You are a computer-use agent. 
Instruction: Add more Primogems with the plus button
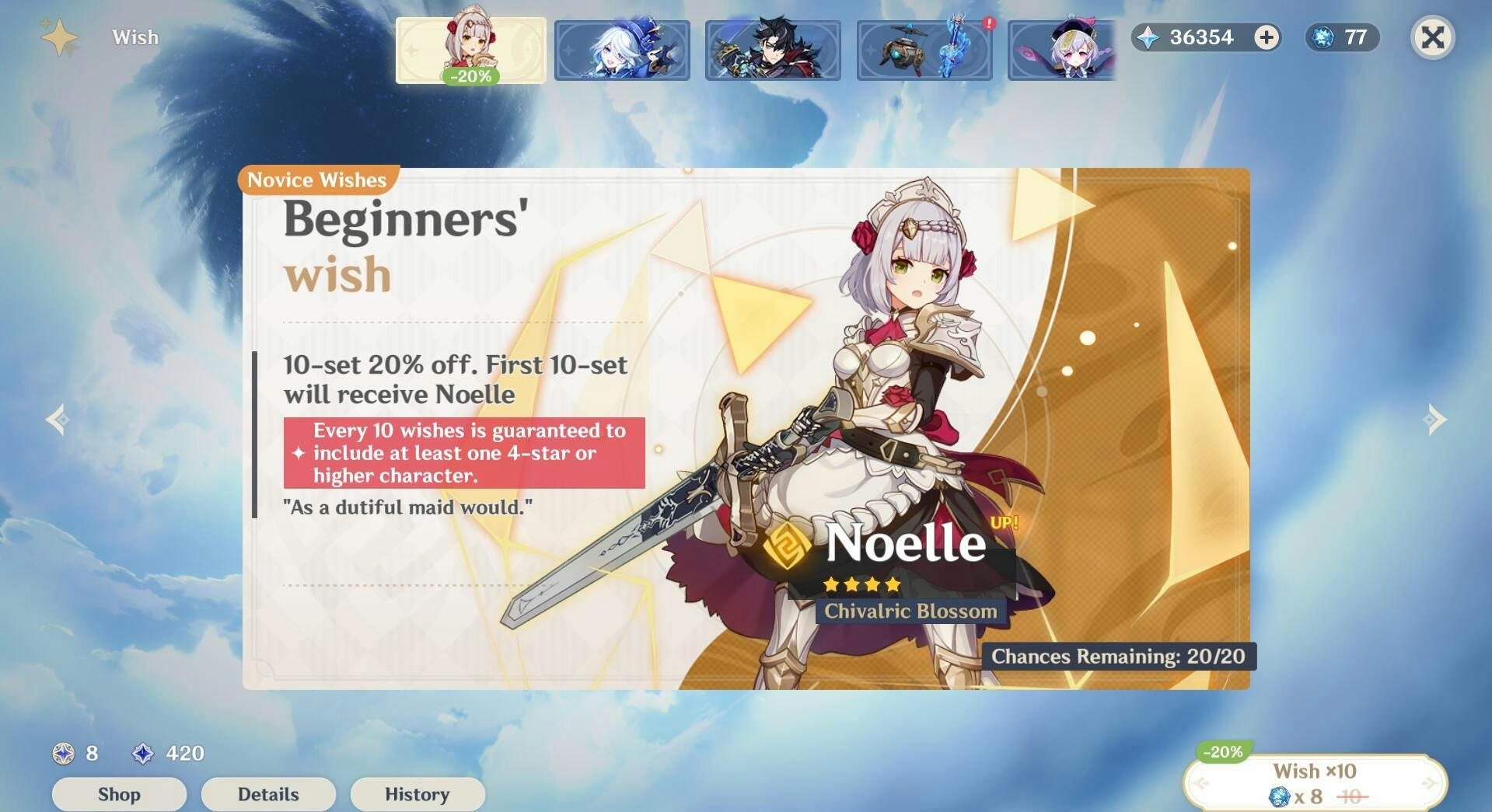point(1267,37)
